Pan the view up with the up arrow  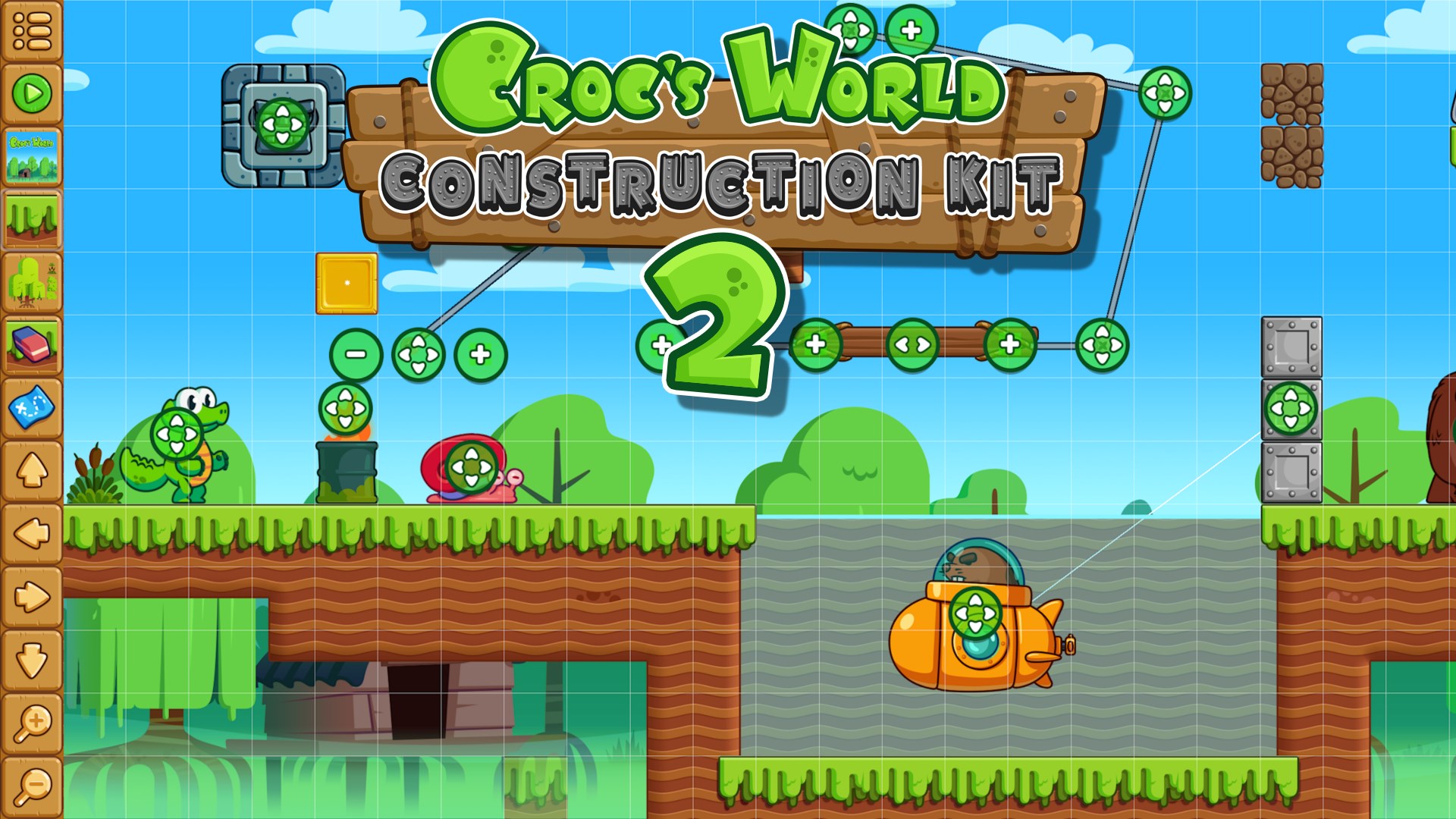[30, 468]
